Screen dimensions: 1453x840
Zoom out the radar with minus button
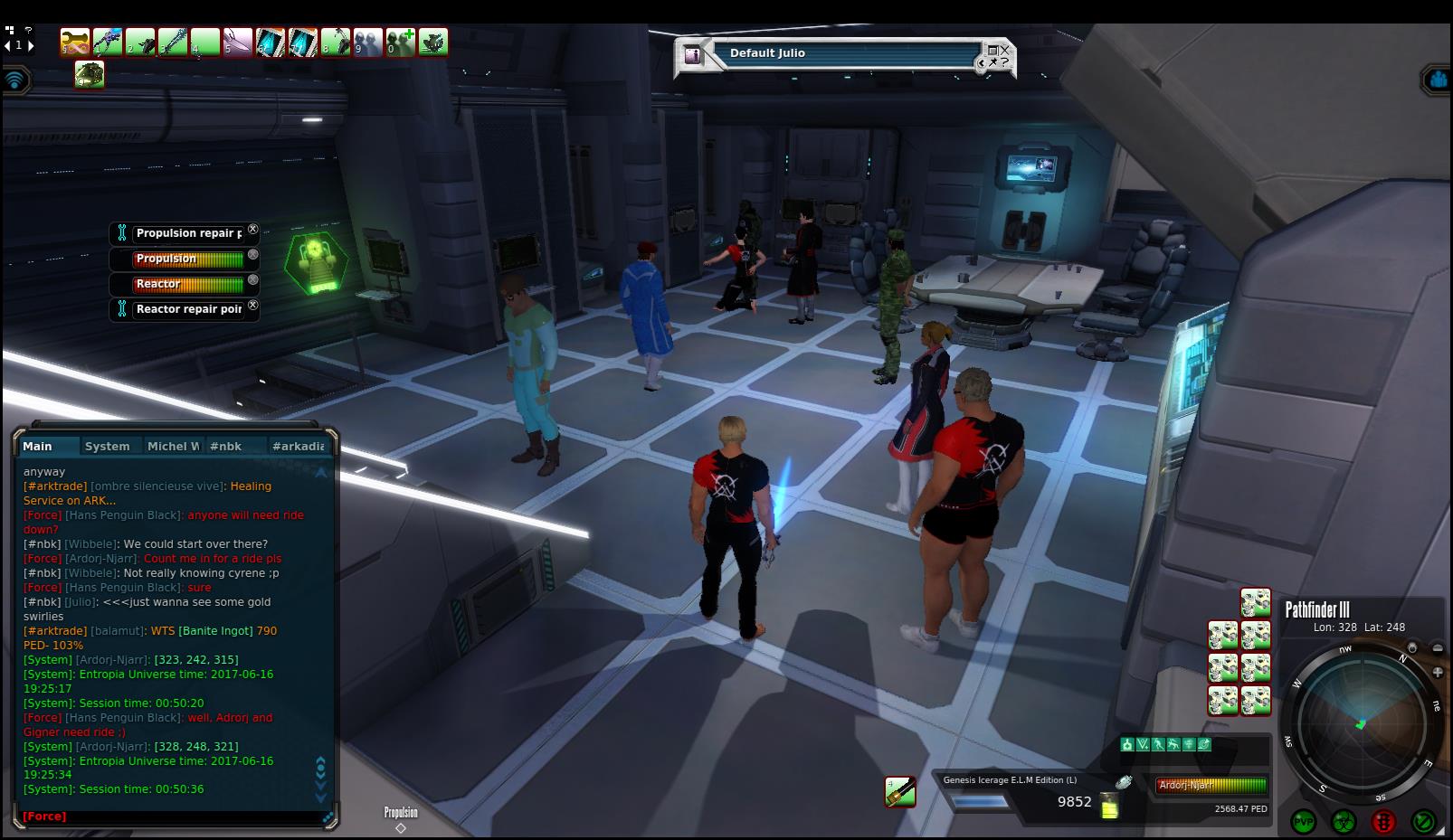(x=1438, y=647)
